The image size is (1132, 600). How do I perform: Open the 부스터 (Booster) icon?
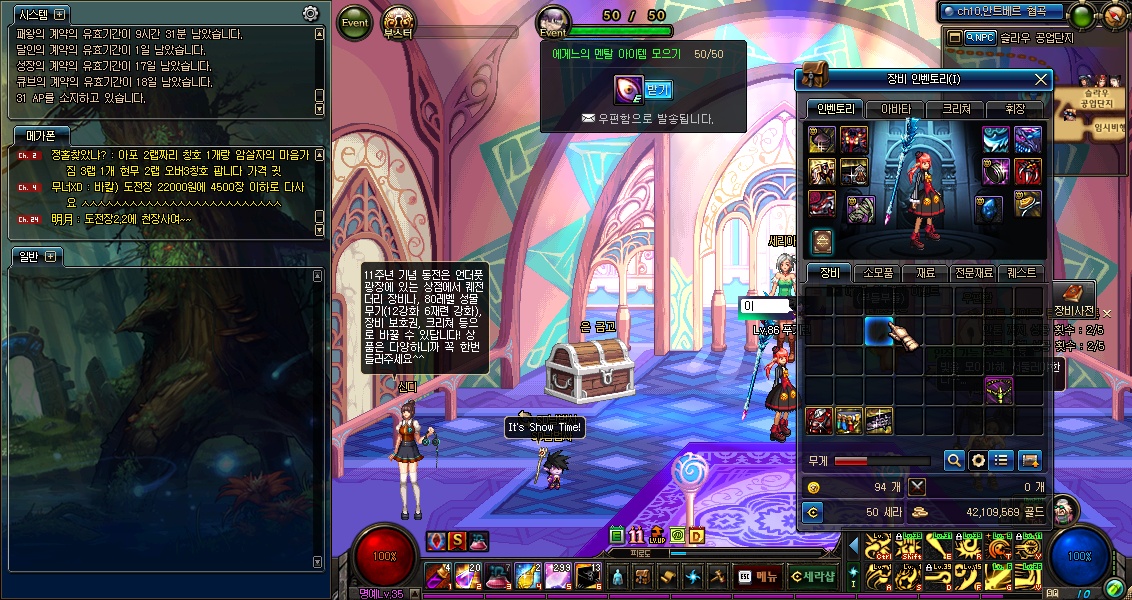(x=399, y=22)
